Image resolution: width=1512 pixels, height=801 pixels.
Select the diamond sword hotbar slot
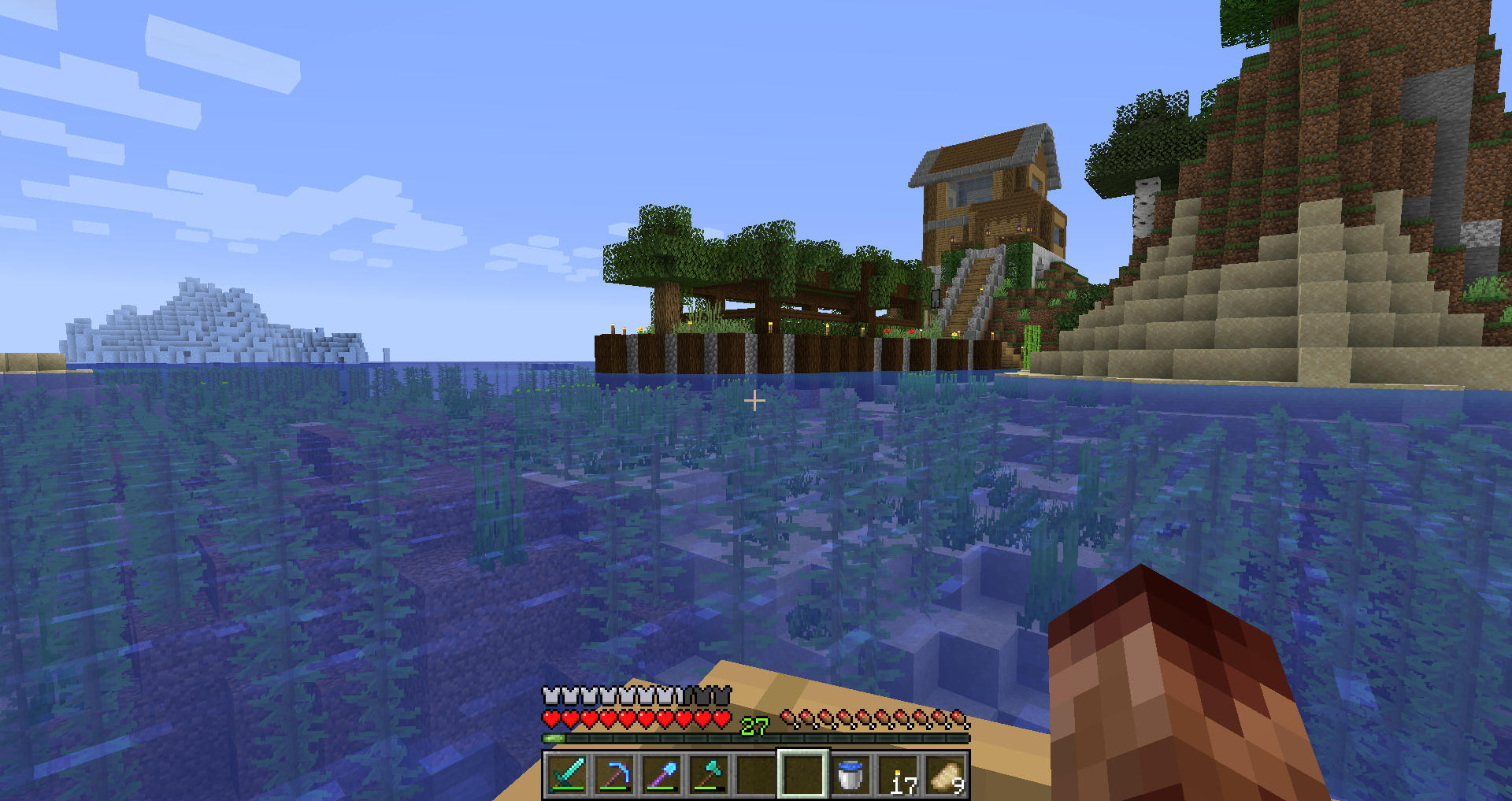tap(567, 775)
